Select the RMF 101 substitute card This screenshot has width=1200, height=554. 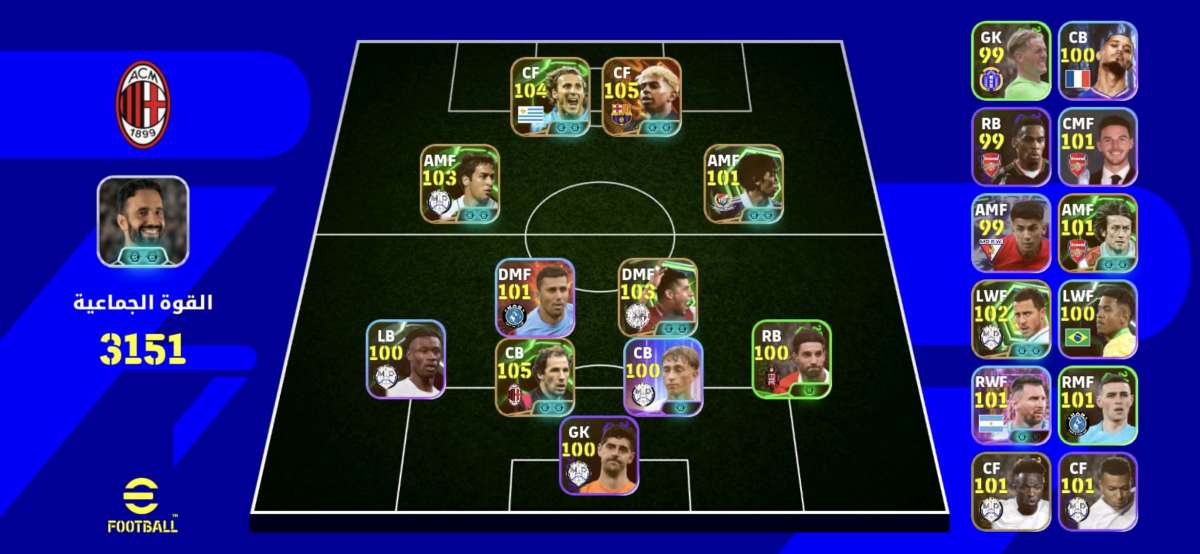[1097, 405]
